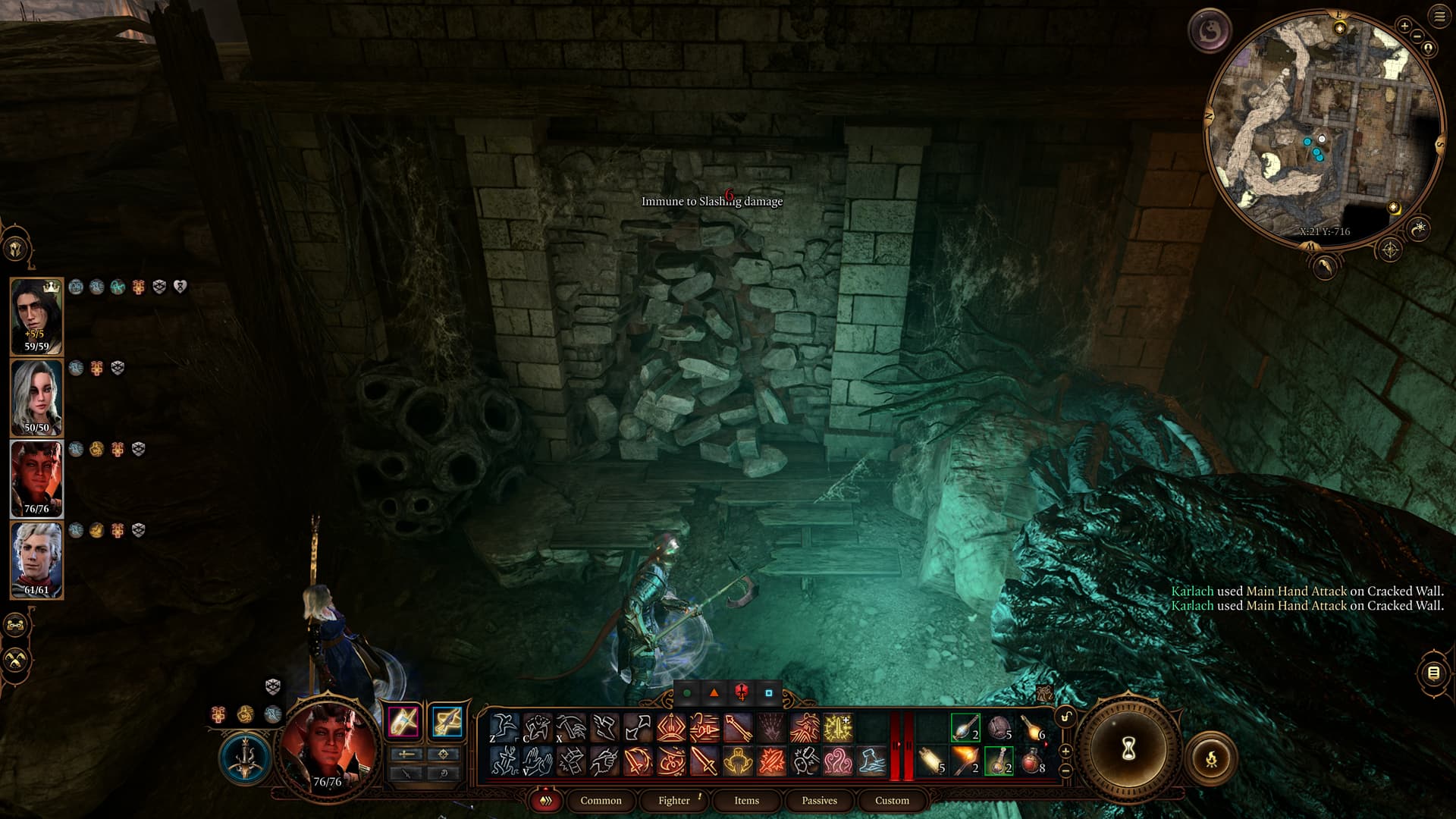The width and height of the screenshot is (1456, 819).
Task: Click the minimap view
Action: (x=1323, y=130)
